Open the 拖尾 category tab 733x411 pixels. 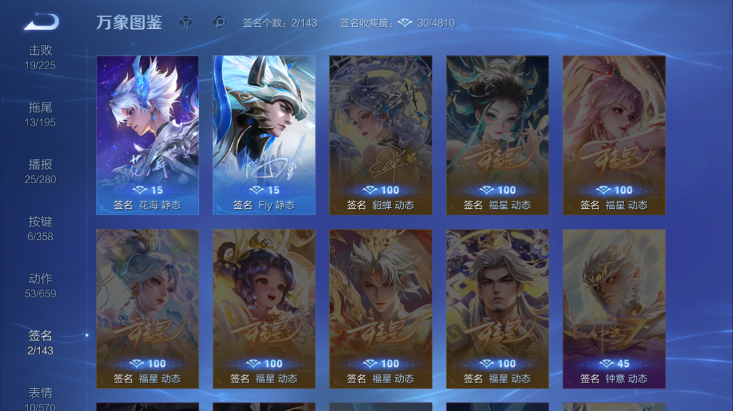click(40, 113)
